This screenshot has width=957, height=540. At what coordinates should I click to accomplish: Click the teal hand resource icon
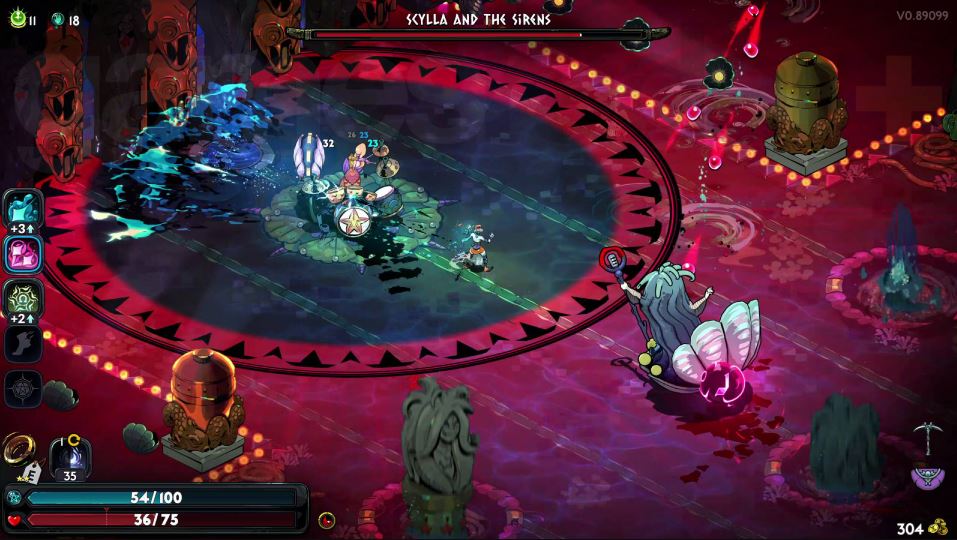pos(58,20)
